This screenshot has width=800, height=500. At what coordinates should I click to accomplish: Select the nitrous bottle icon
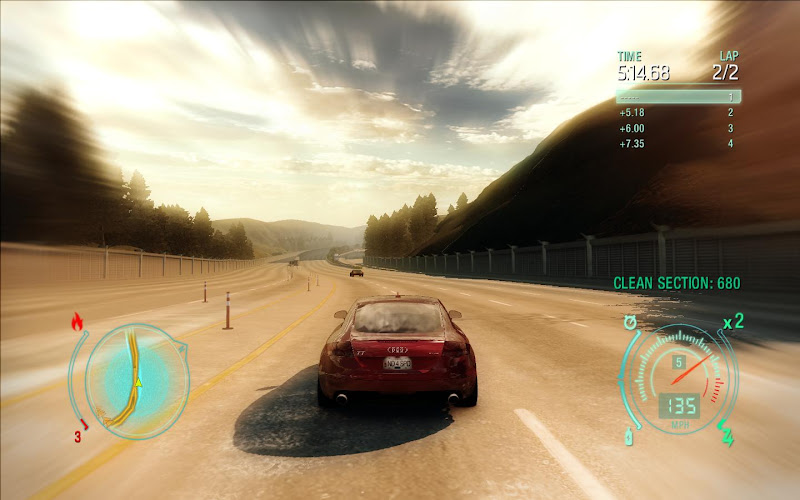[x=628, y=437]
